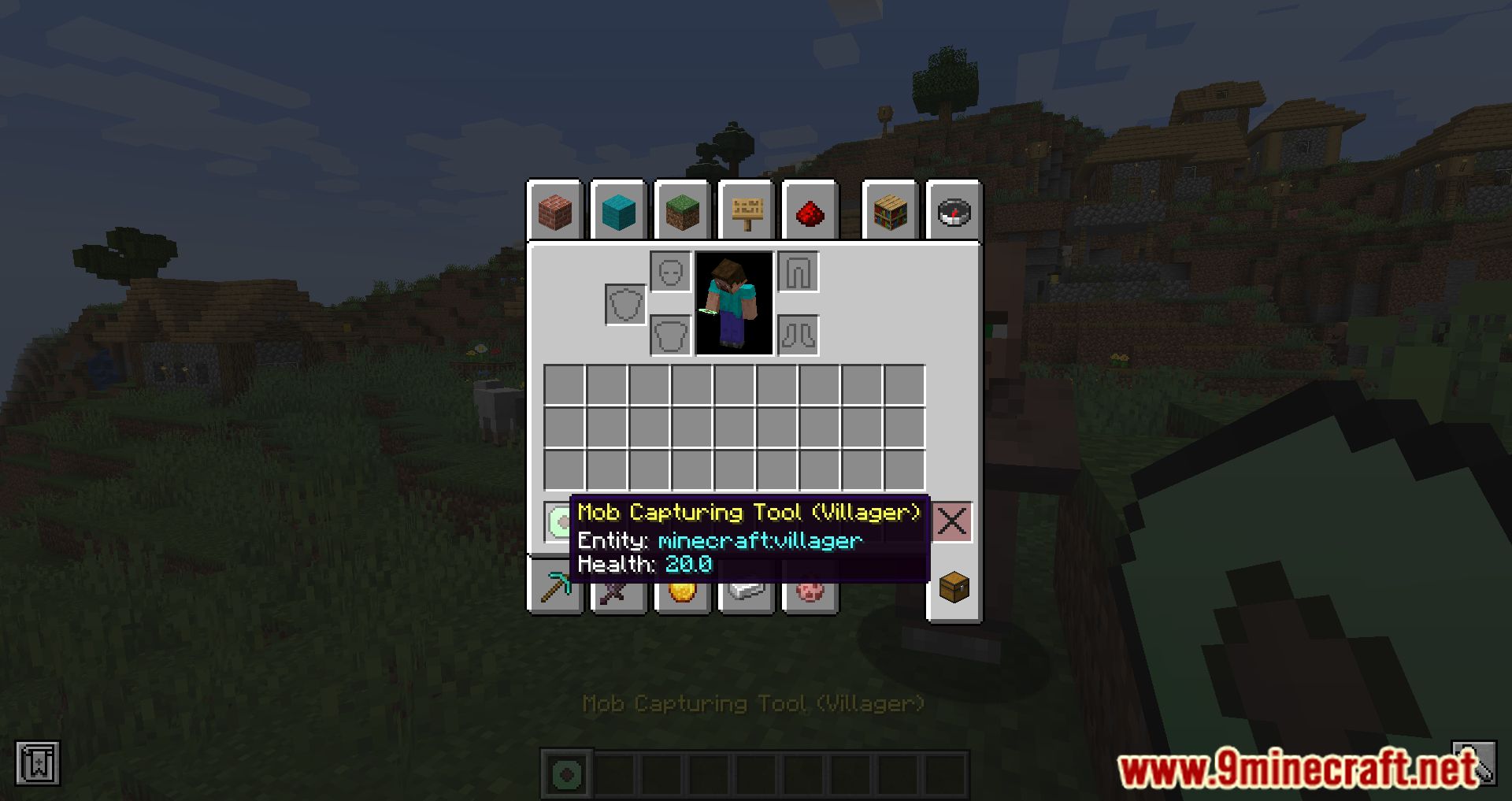This screenshot has width=1512, height=801.
Task: Switch to the cyan wool Colored Blocks tab
Action: pos(619,211)
